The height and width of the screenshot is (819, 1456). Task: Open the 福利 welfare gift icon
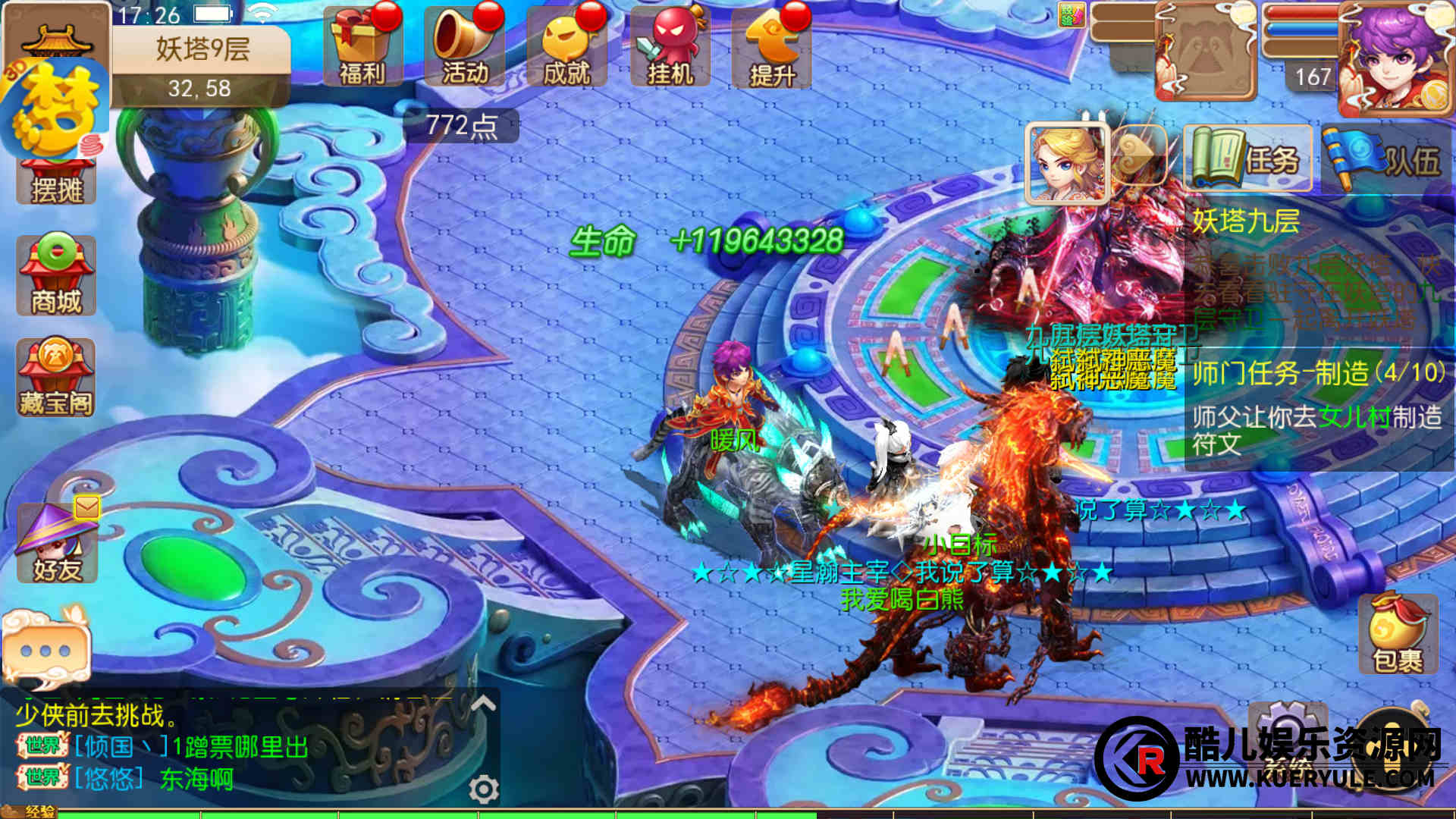pyautogui.click(x=362, y=47)
